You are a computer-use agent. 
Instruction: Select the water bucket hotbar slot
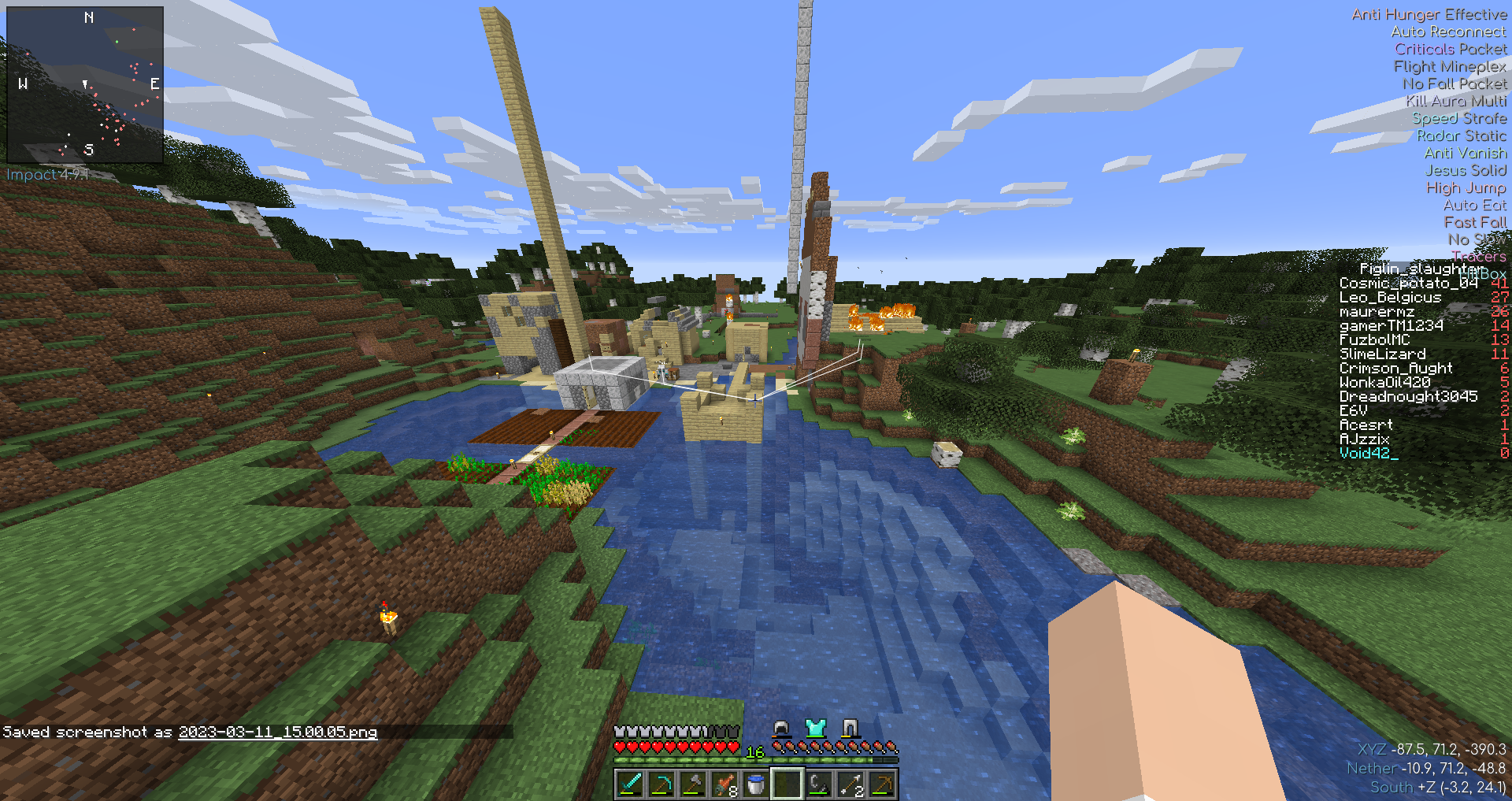coord(756,784)
